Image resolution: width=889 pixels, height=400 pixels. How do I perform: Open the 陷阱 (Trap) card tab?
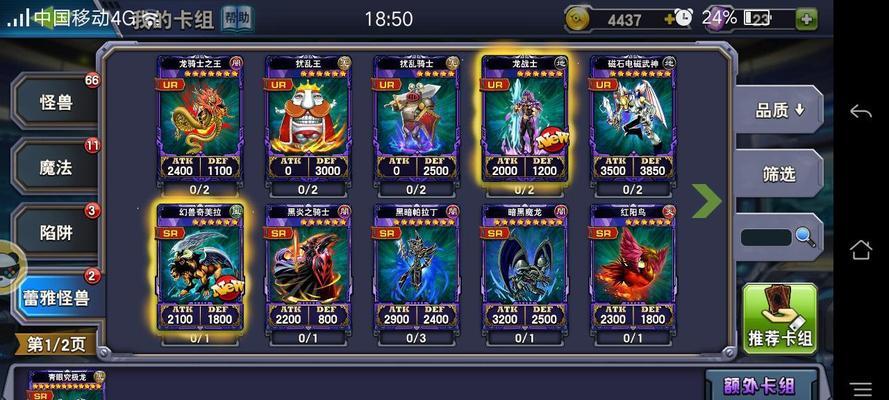(55, 233)
